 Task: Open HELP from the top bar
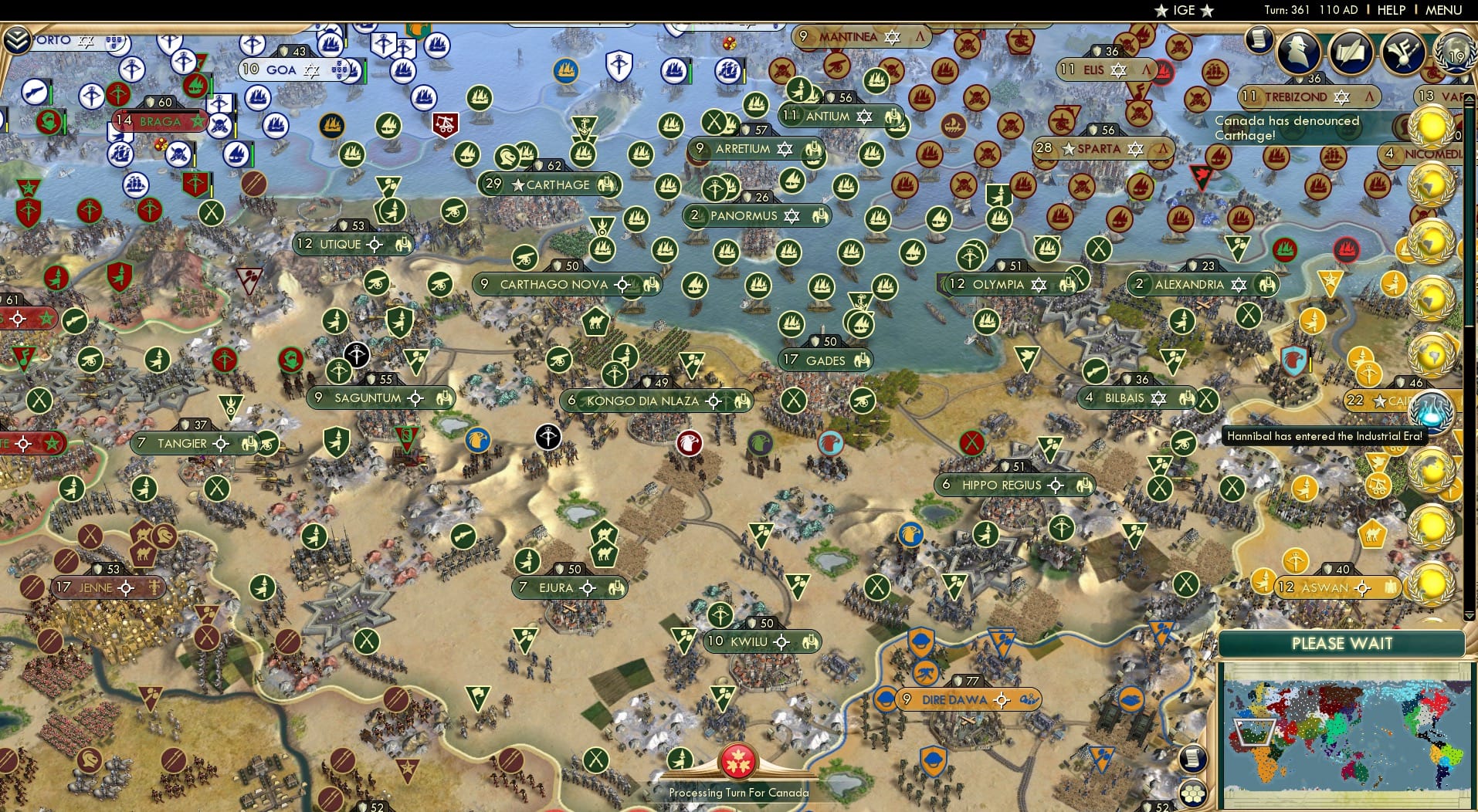click(1392, 10)
